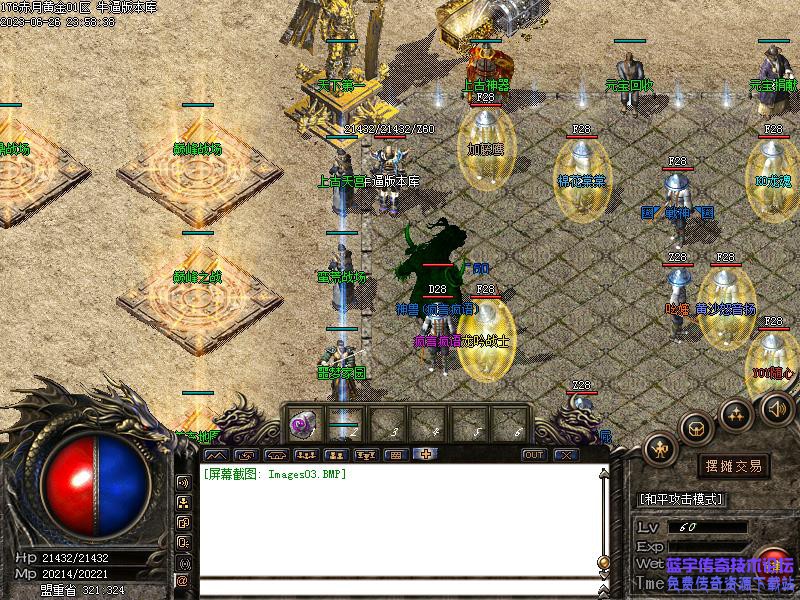This screenshot has height=600, width=800.
Task: Click the keyboard grid chat toolbar button
Action: pos(396,455)
